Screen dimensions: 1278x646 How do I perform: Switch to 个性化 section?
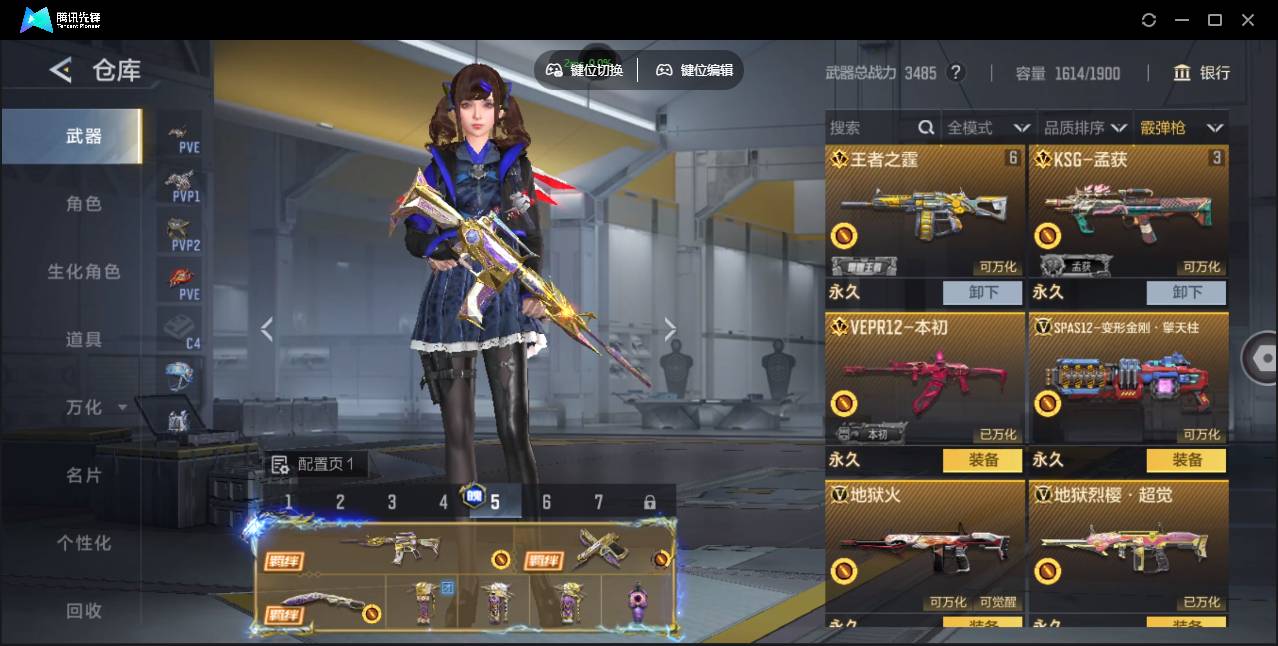point(84,543)
